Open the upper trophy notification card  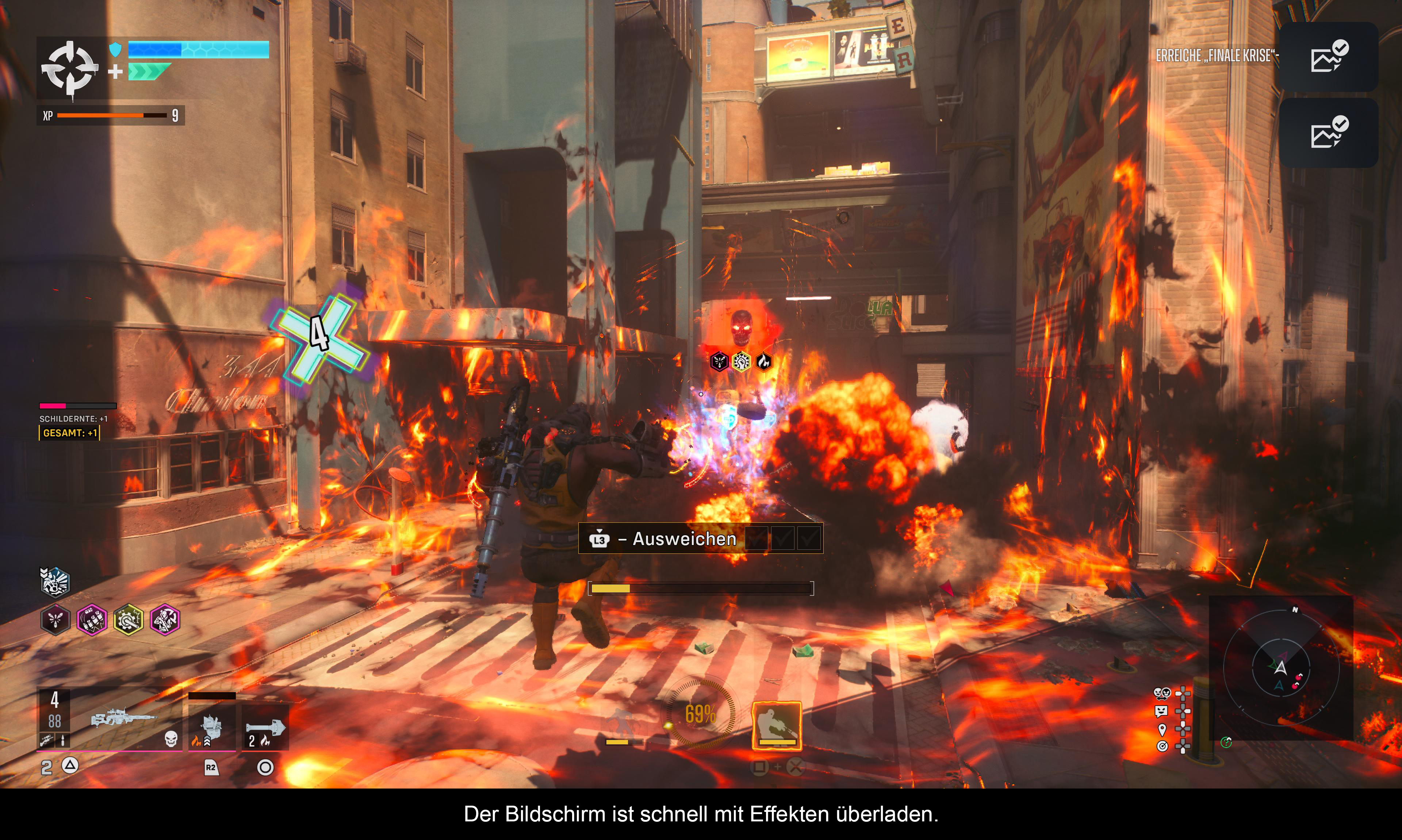(1328, 57)
